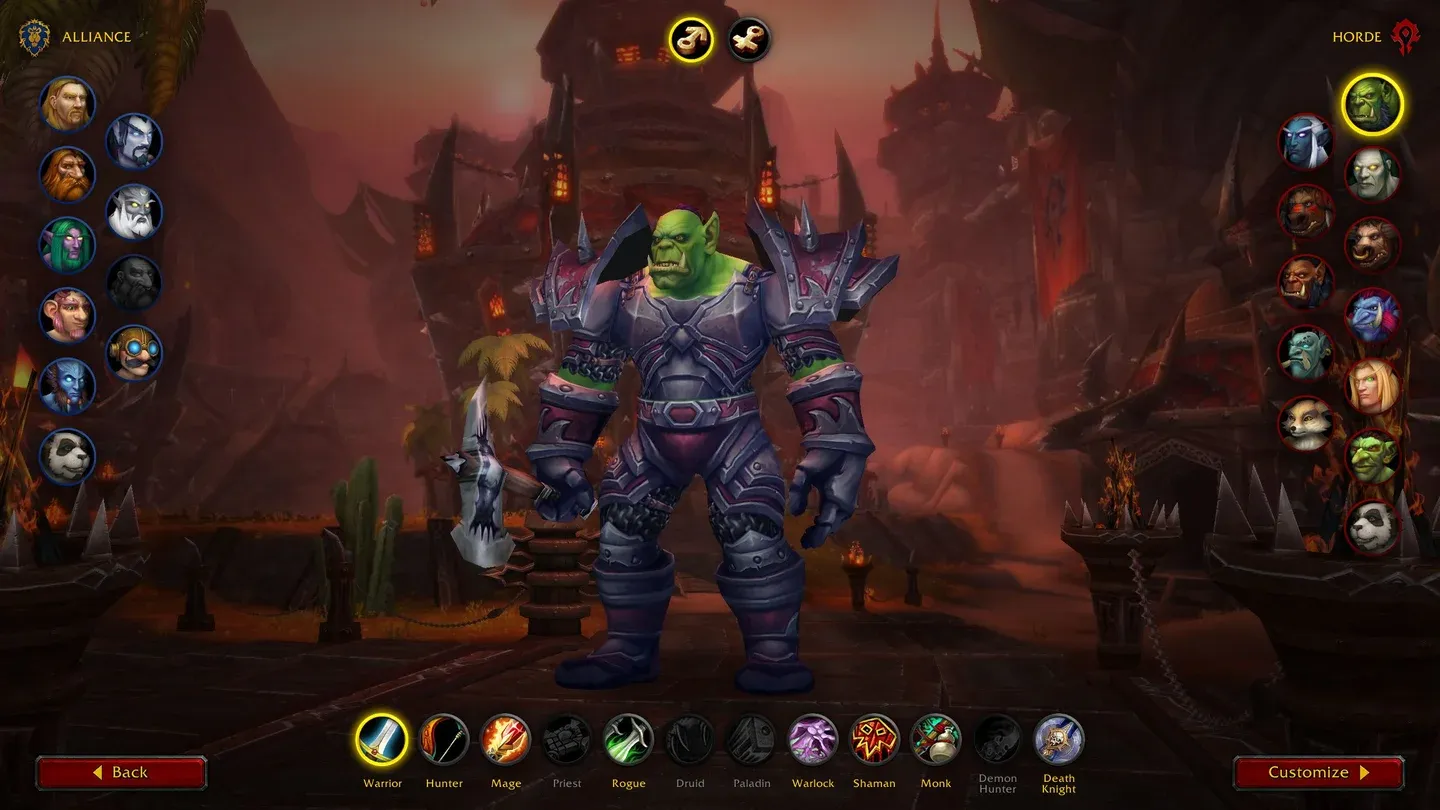Pick the Mage class icon
This screenshot has height=810, width=1440.
(505, 740)
